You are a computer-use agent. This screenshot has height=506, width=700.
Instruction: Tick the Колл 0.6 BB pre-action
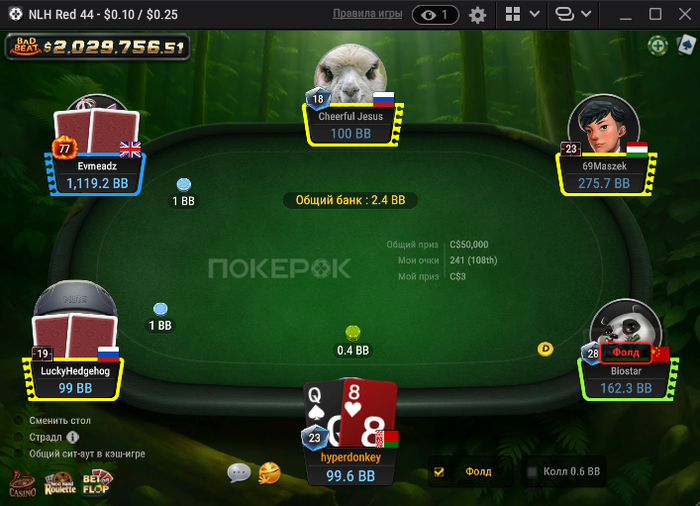[x=532, y=471]
